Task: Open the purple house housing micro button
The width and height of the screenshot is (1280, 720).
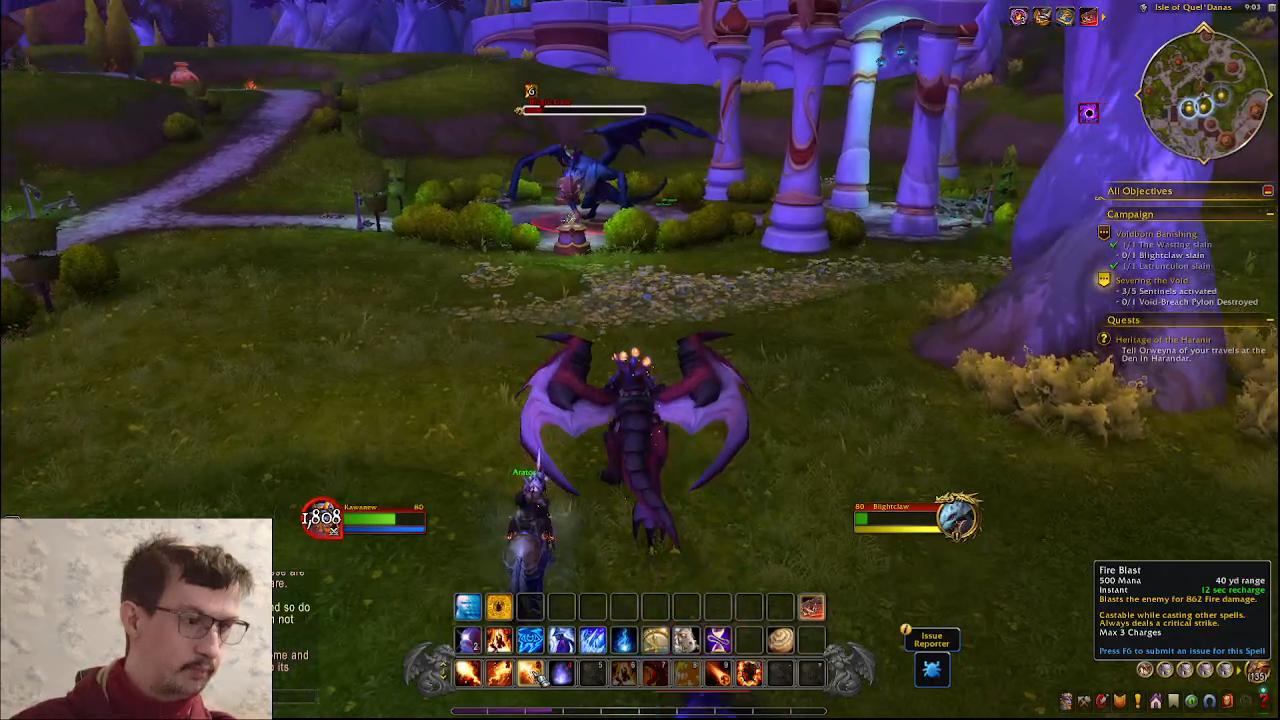Action: pyautogui.click(x=1155, y=702)
